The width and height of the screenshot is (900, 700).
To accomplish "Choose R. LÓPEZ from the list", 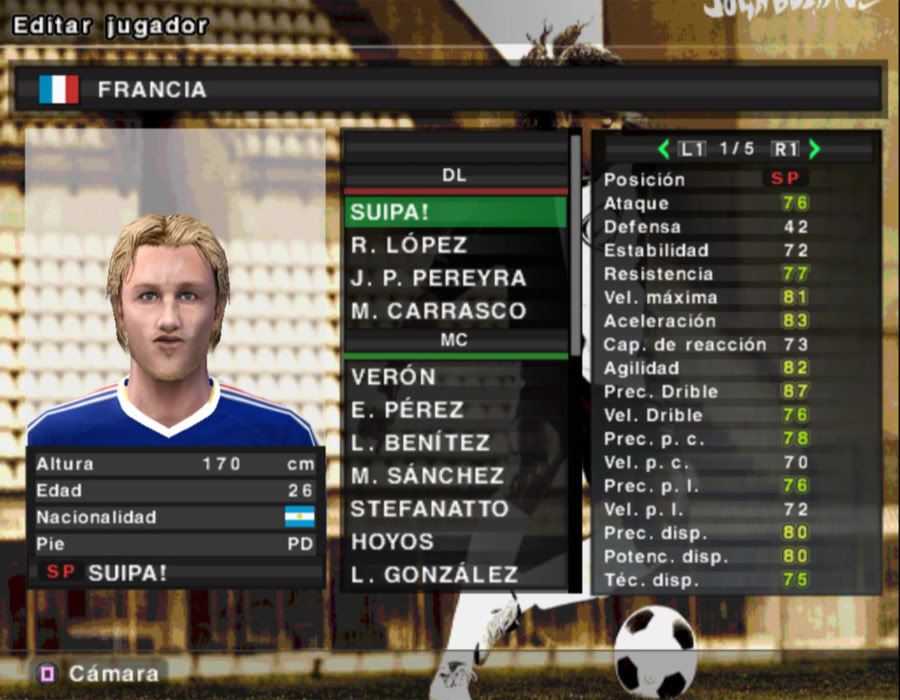I will (455, 245).
